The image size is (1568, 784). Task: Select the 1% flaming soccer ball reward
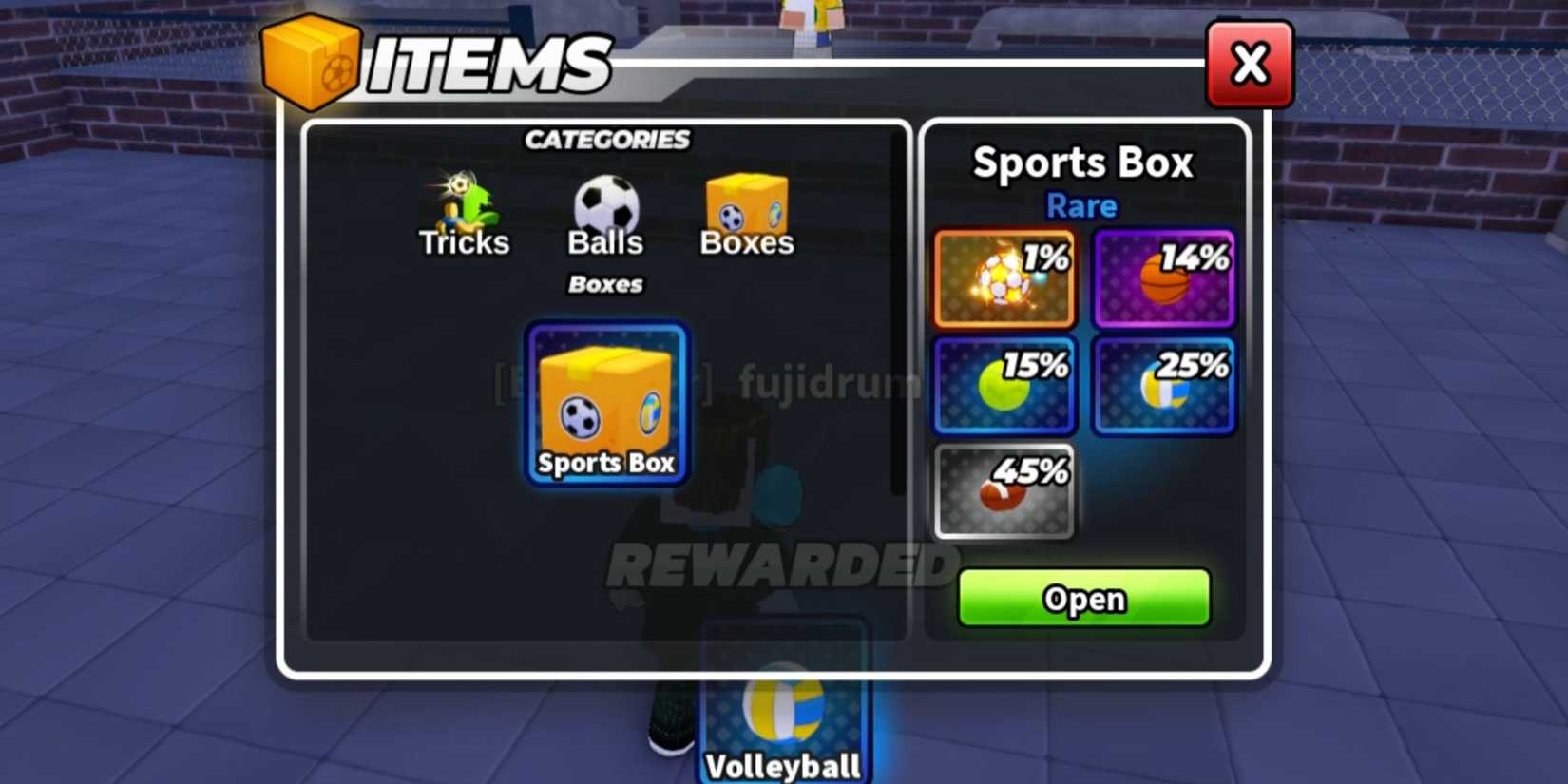click(x=1004, y=278)
